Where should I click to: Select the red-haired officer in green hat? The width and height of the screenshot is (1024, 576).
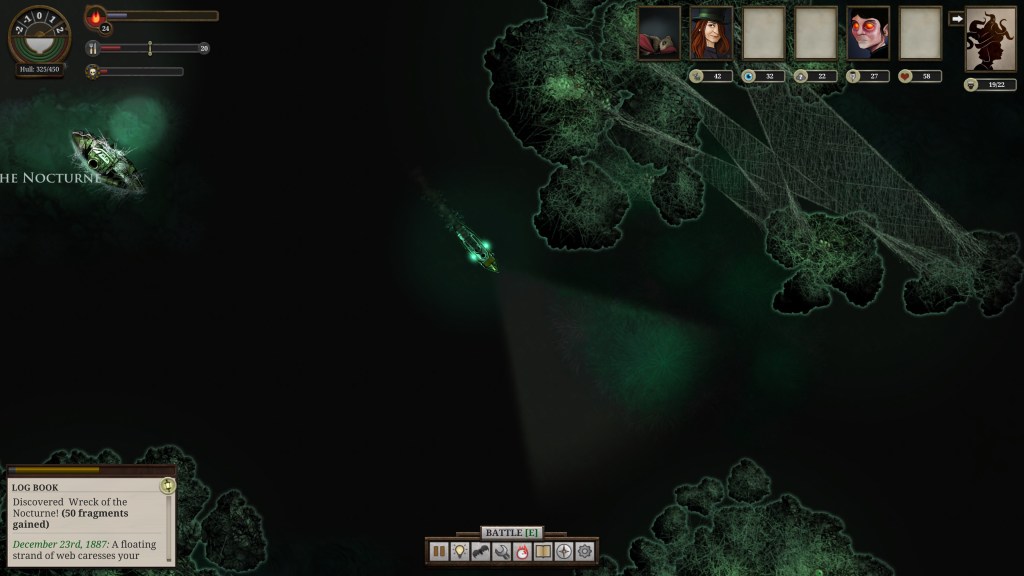(x=711, y=34)
